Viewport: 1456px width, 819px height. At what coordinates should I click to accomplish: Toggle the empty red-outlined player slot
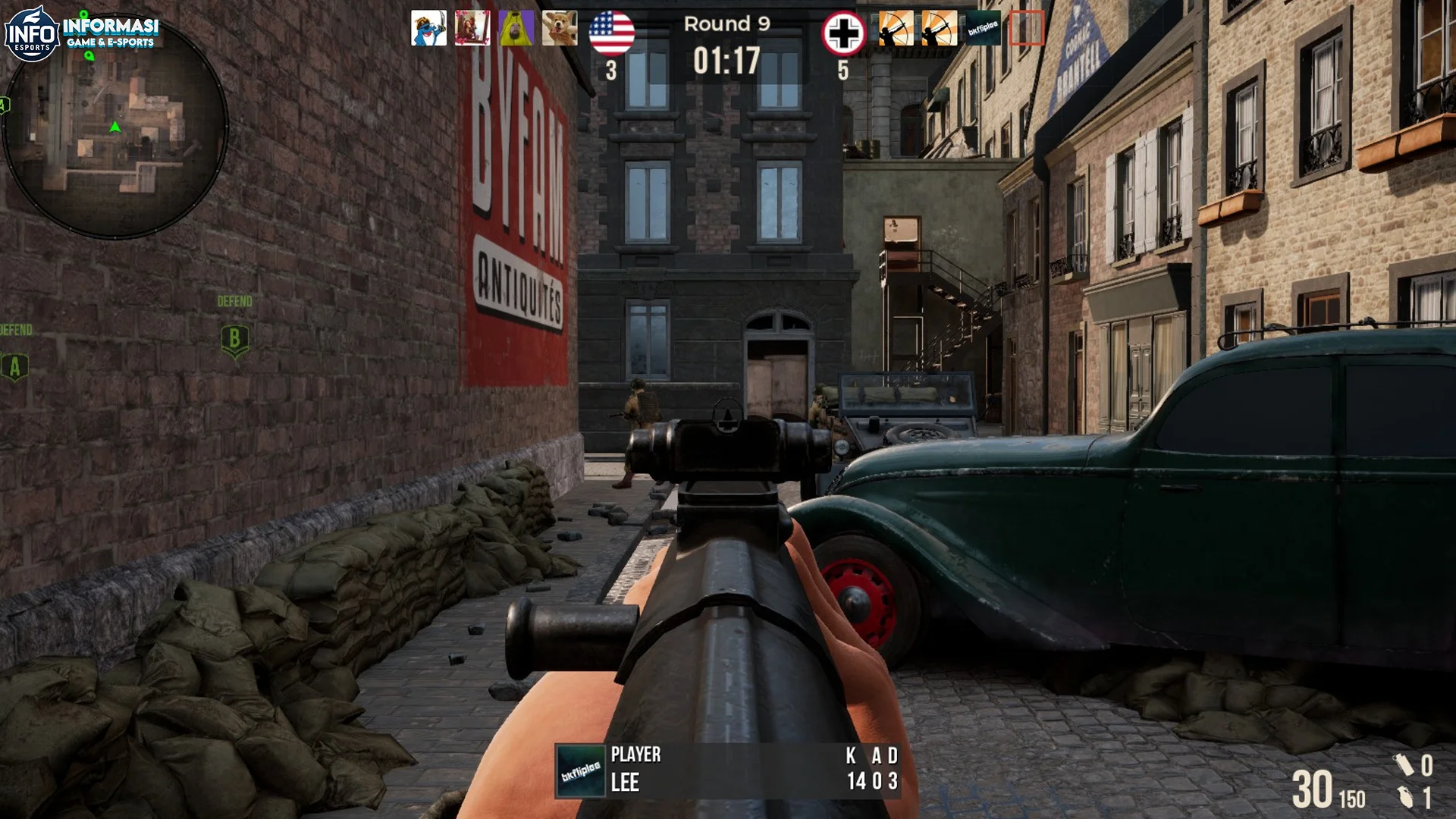(x=1029, y=29)
